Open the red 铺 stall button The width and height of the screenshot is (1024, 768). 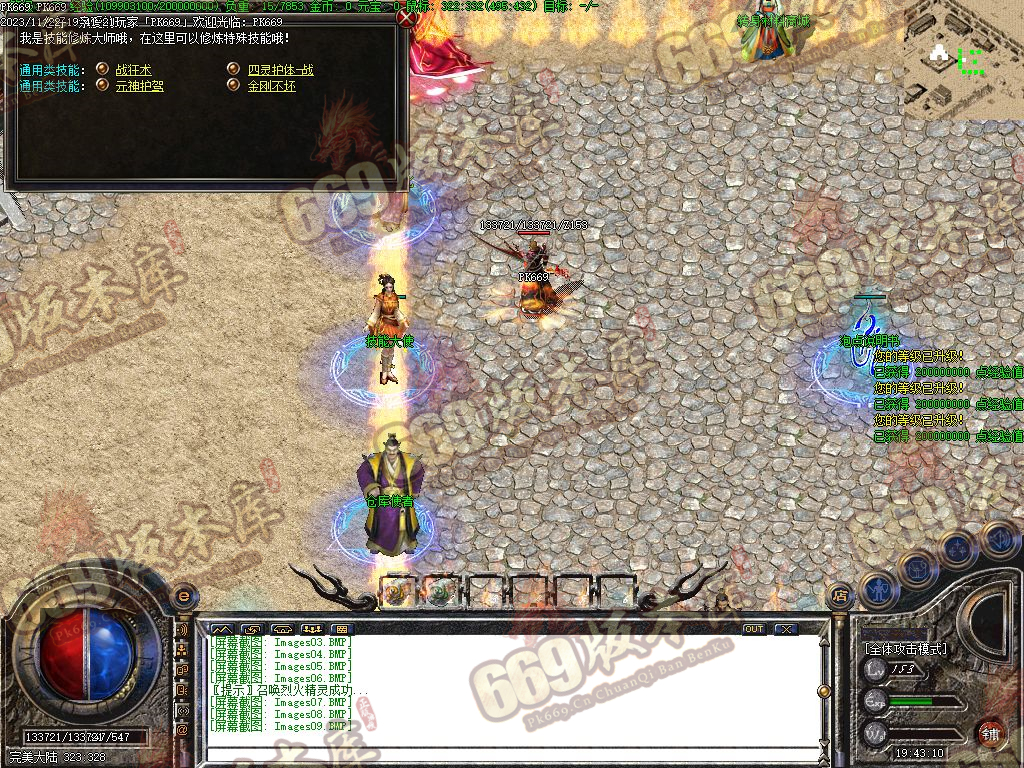(x=990, y=733)
